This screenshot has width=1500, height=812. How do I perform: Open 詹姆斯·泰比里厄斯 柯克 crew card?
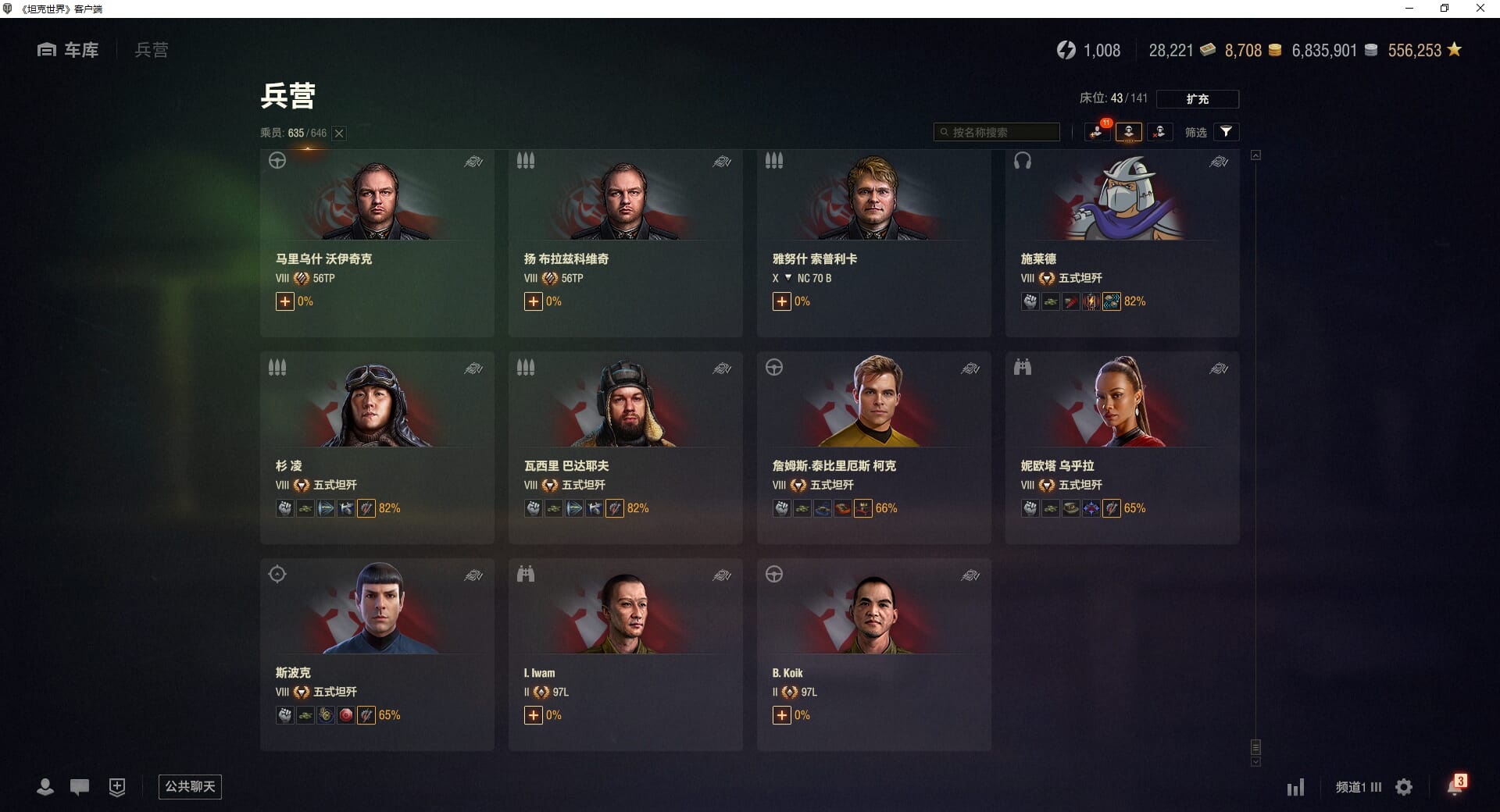pyautogui.click(x=873, y=449)
